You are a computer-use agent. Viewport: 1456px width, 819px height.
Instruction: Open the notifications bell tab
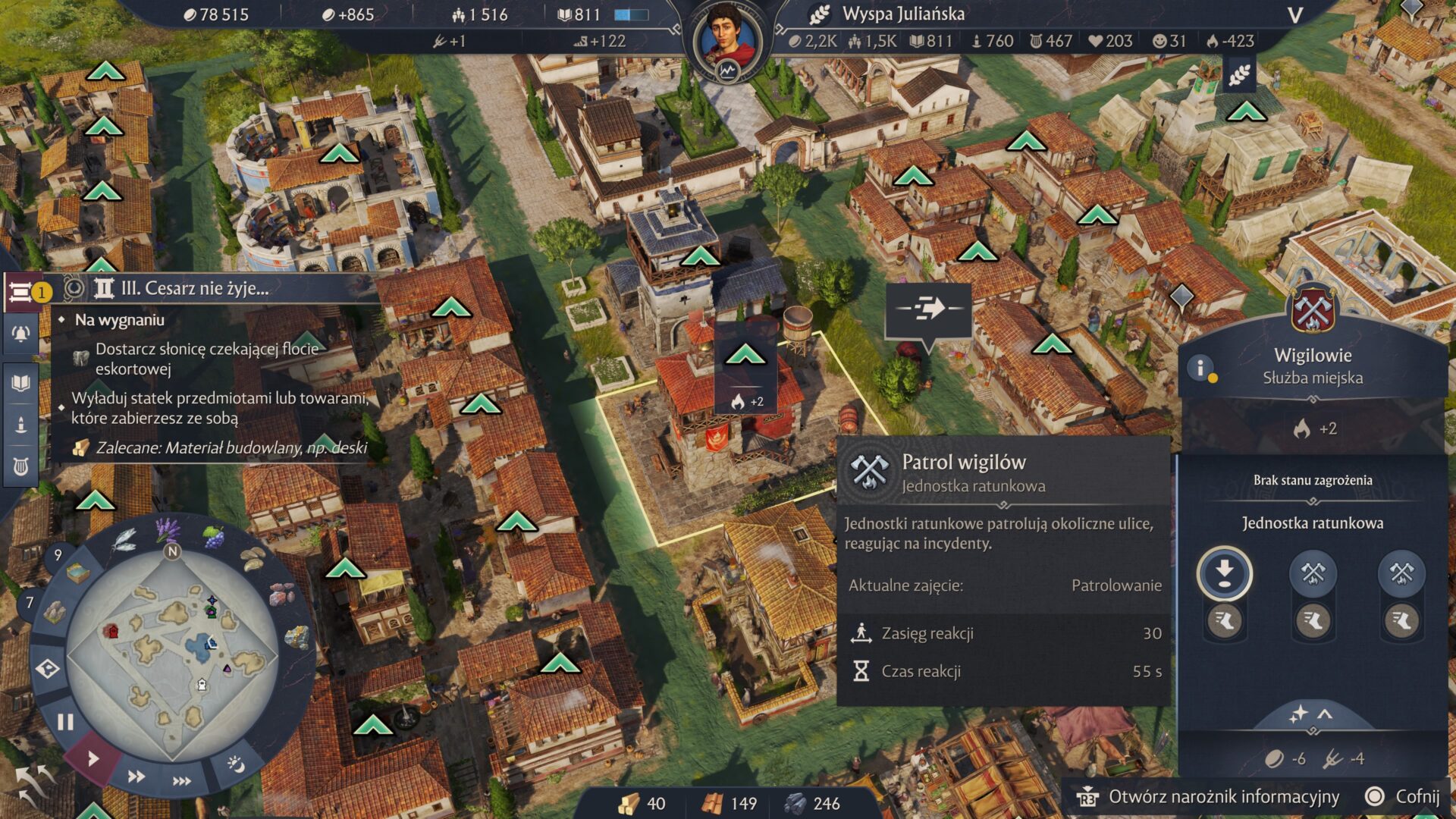tap(20, 334)
